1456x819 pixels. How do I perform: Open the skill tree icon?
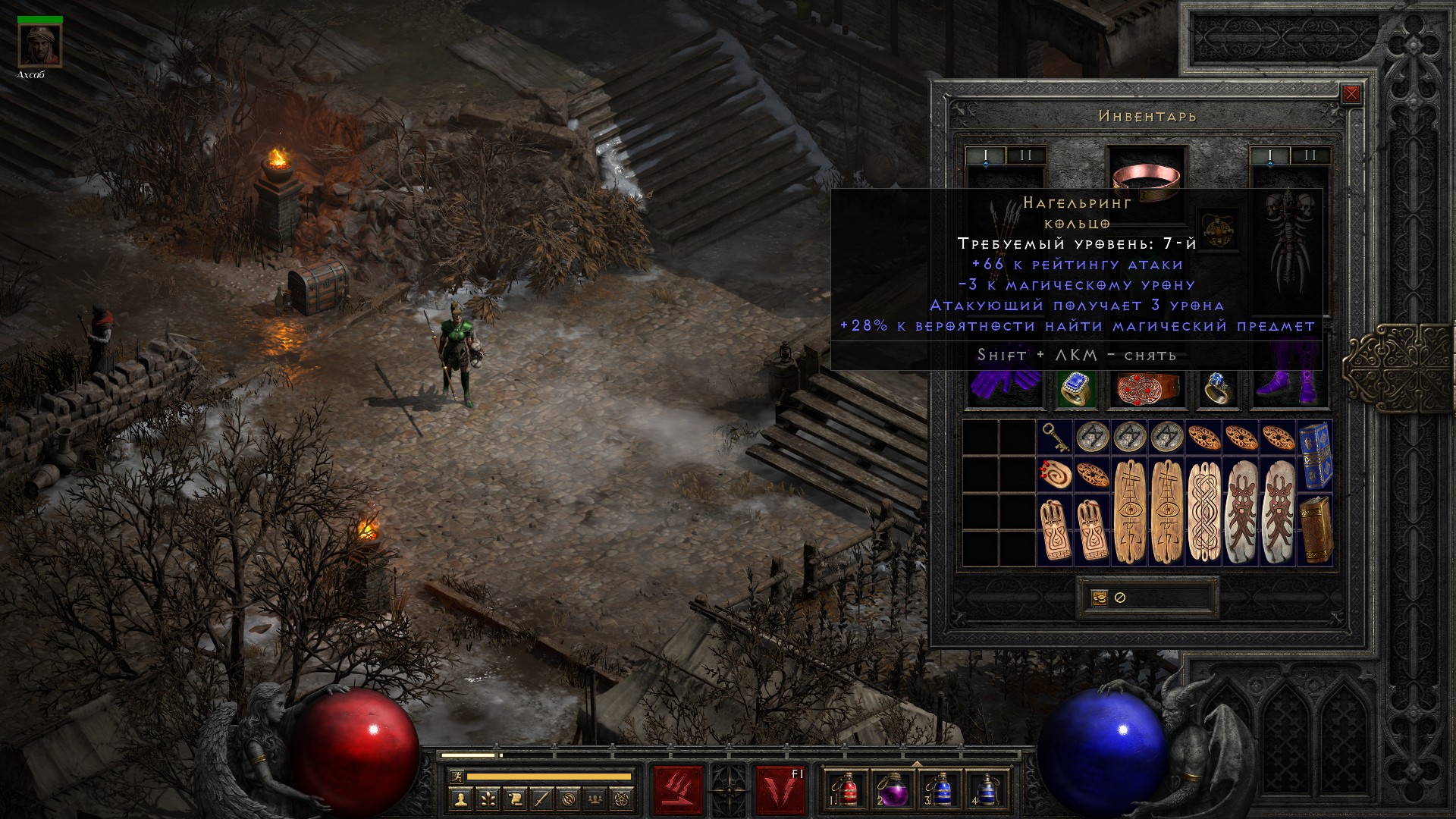click(488, 799)
